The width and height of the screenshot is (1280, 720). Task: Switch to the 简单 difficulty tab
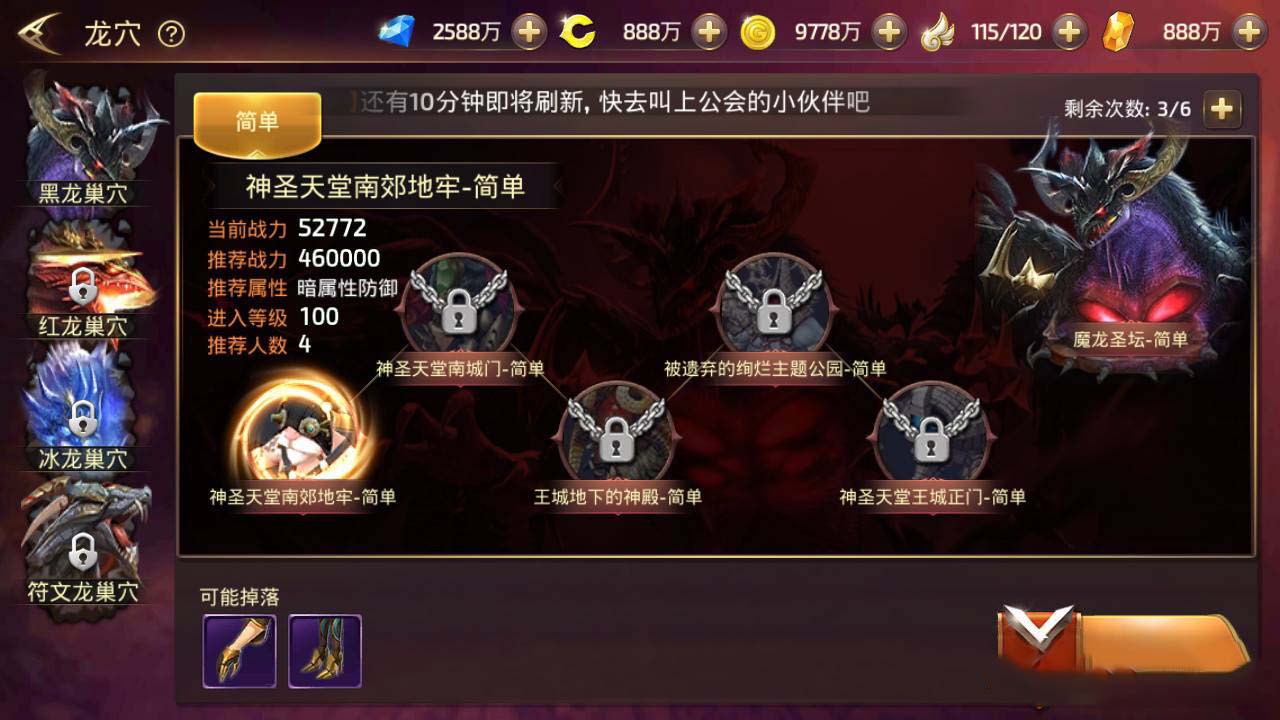(258, 120)
